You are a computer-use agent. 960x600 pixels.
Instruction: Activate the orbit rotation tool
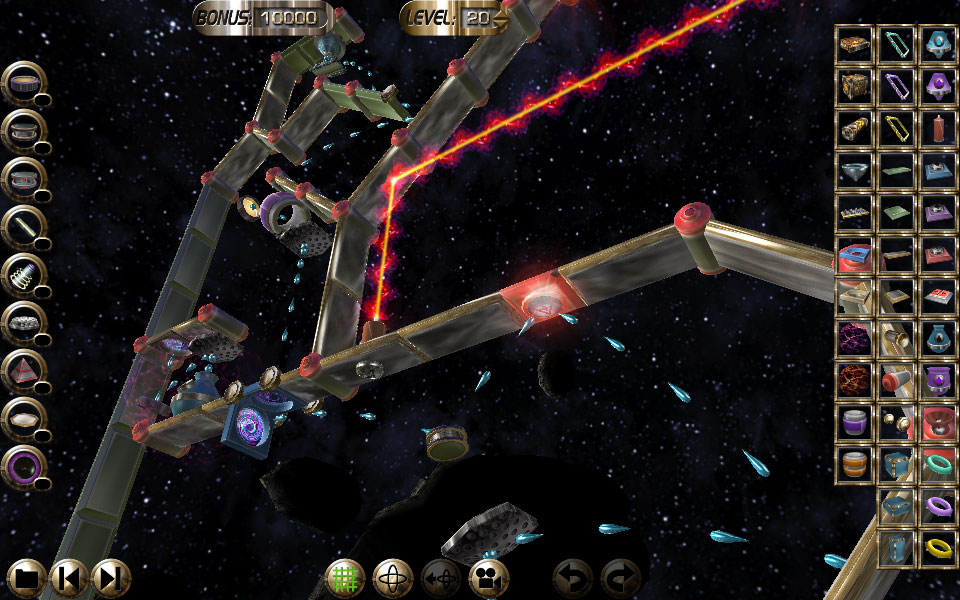[x=392, y=577]
